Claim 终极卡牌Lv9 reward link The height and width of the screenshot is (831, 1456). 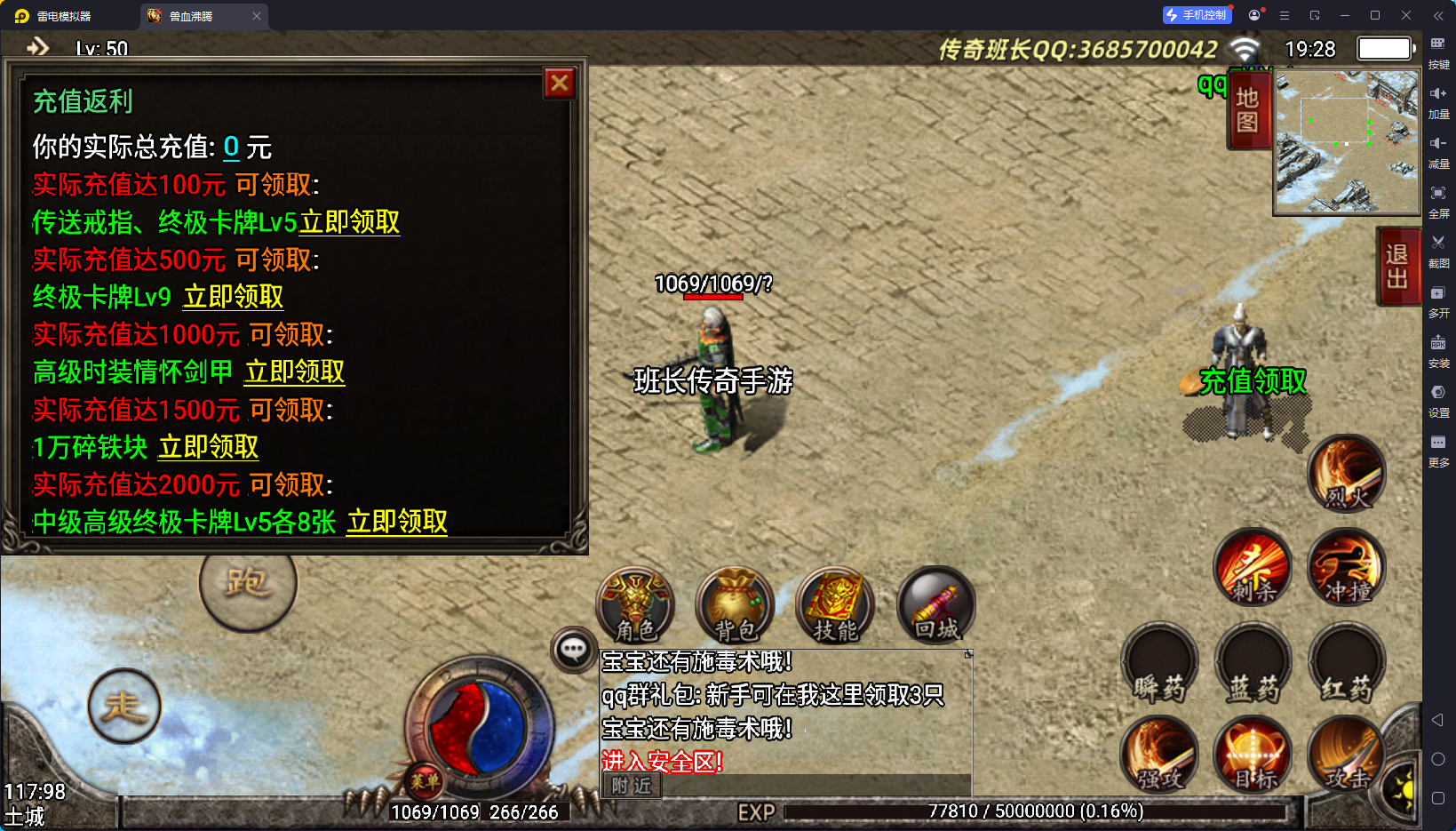[x=233, y=297]
